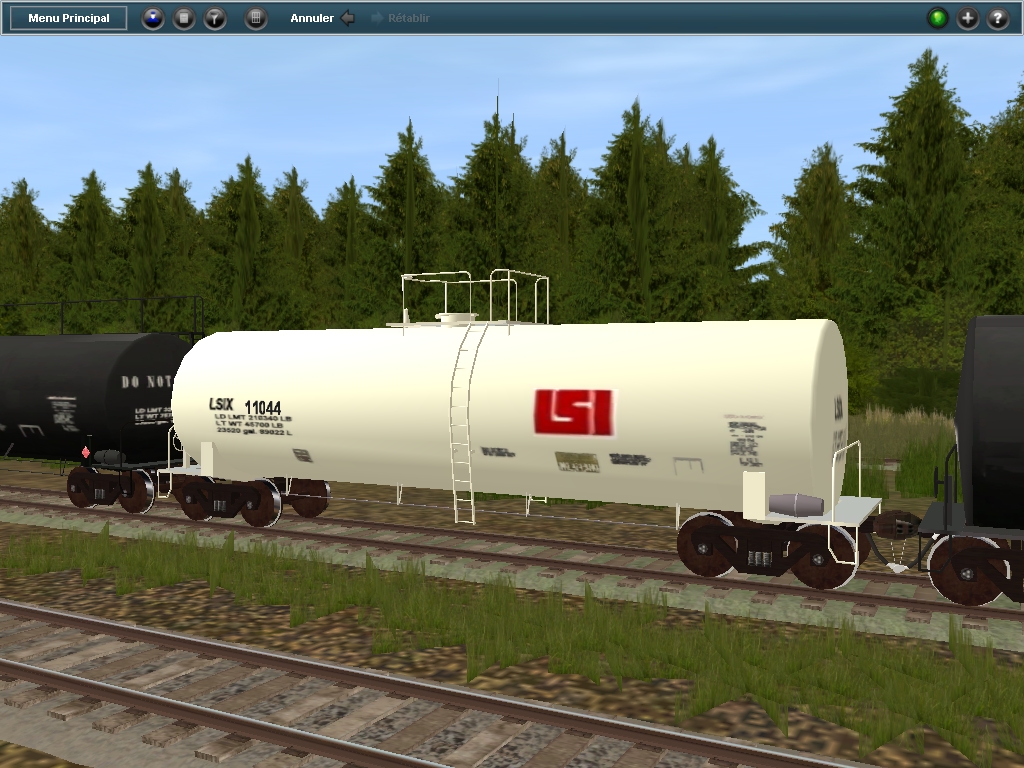Click the green light indicator button
The width and height of the screenshot is (1024, 768).
pos(937,18)
